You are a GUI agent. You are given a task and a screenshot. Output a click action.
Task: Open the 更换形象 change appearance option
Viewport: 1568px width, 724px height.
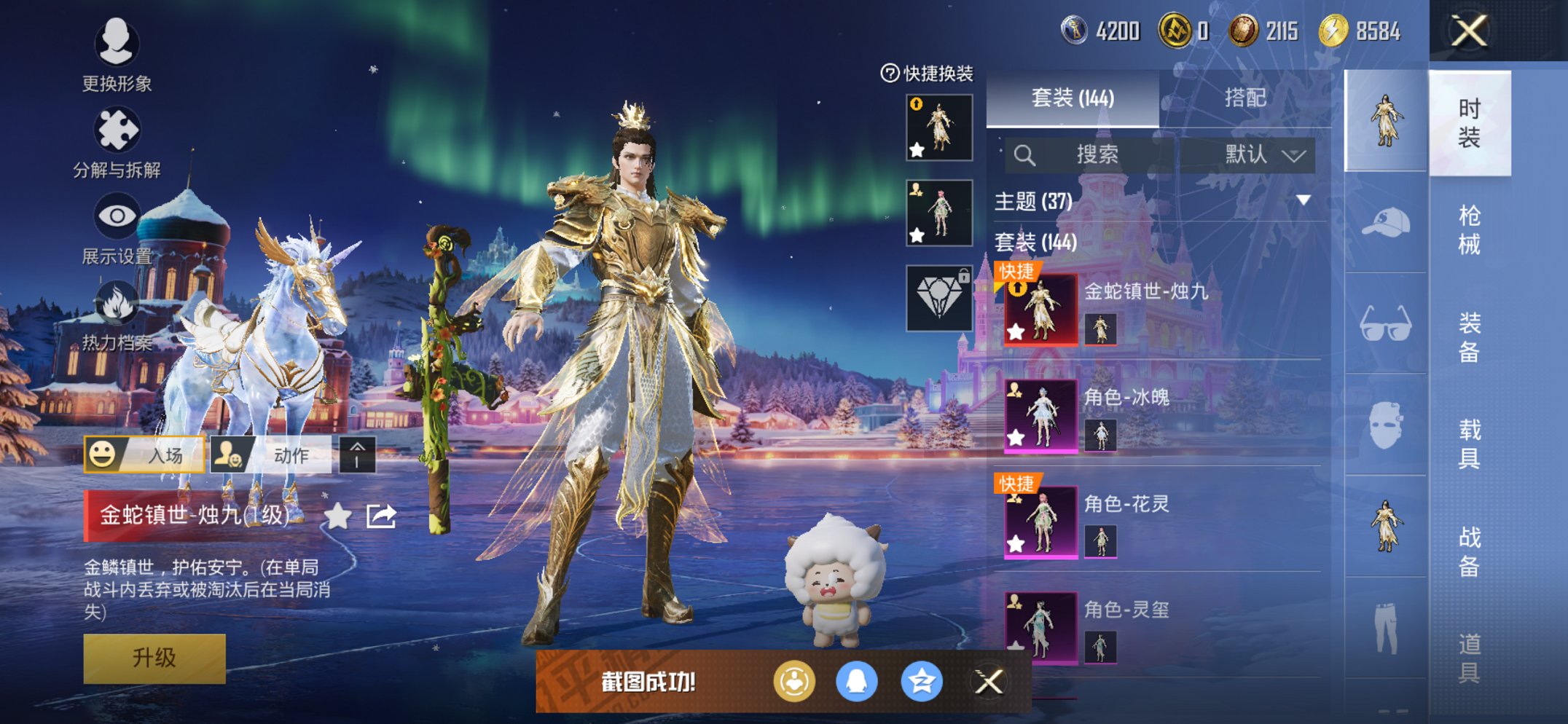pos(117,55)
